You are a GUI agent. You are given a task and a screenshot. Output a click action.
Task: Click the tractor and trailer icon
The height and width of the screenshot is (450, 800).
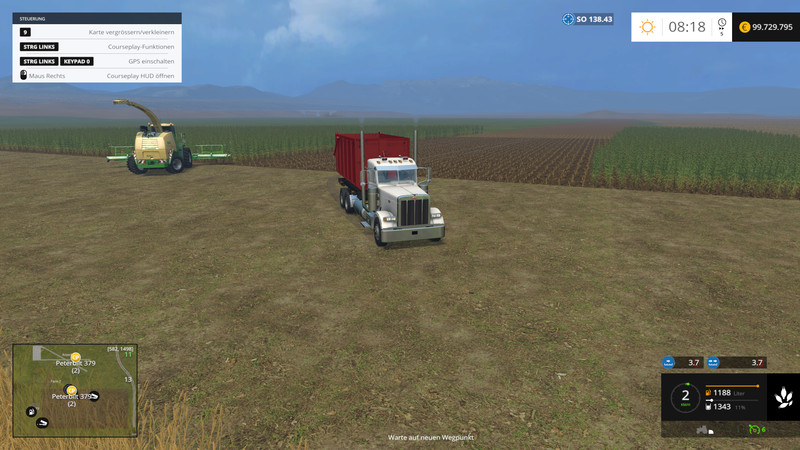tap(705, 430)
